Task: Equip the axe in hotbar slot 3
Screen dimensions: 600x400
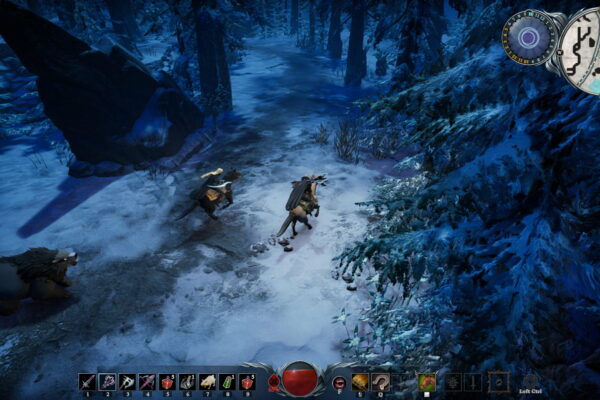Action: click(127, 381)
